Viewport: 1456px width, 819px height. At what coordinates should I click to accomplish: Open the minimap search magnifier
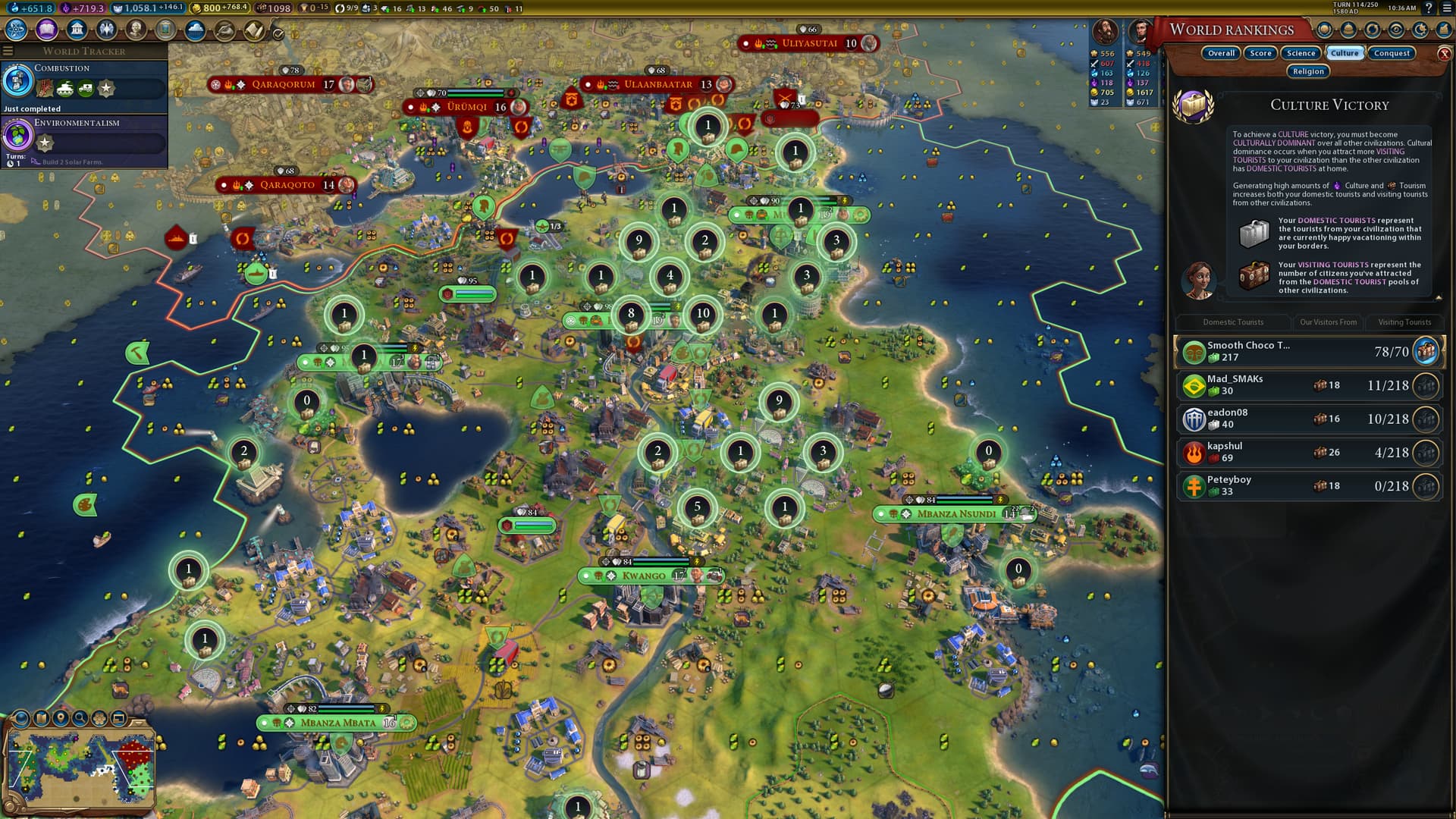[x=80, y=717]
